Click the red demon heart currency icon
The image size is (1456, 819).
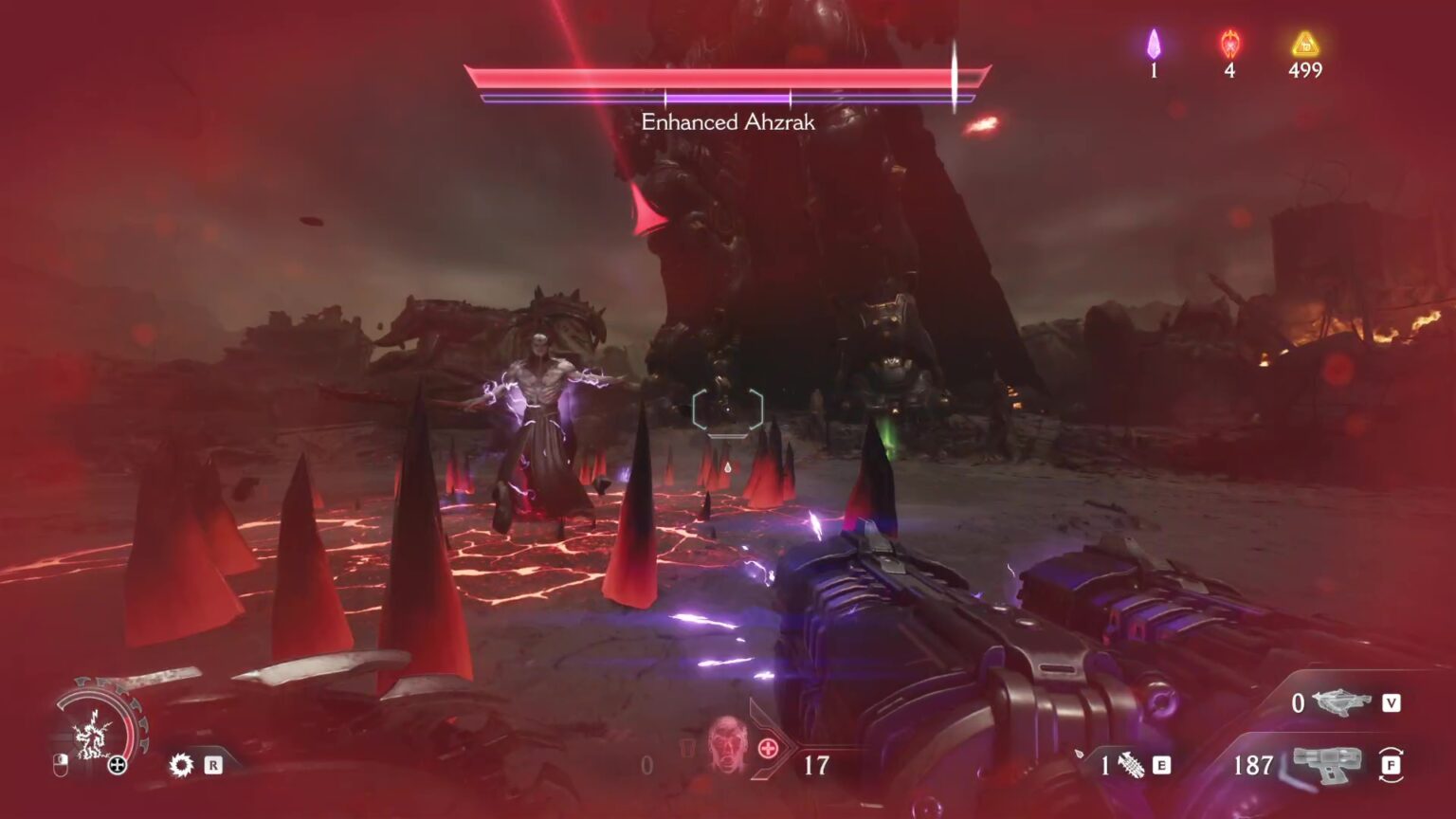1231,43
